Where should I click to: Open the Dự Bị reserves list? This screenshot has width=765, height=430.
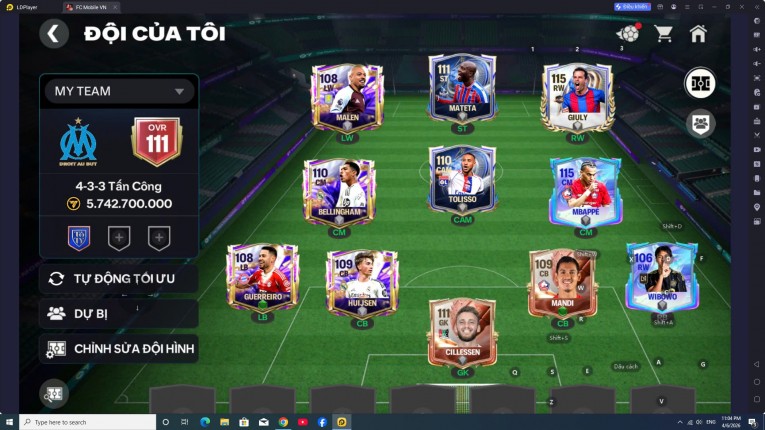(x=119, y=313)
